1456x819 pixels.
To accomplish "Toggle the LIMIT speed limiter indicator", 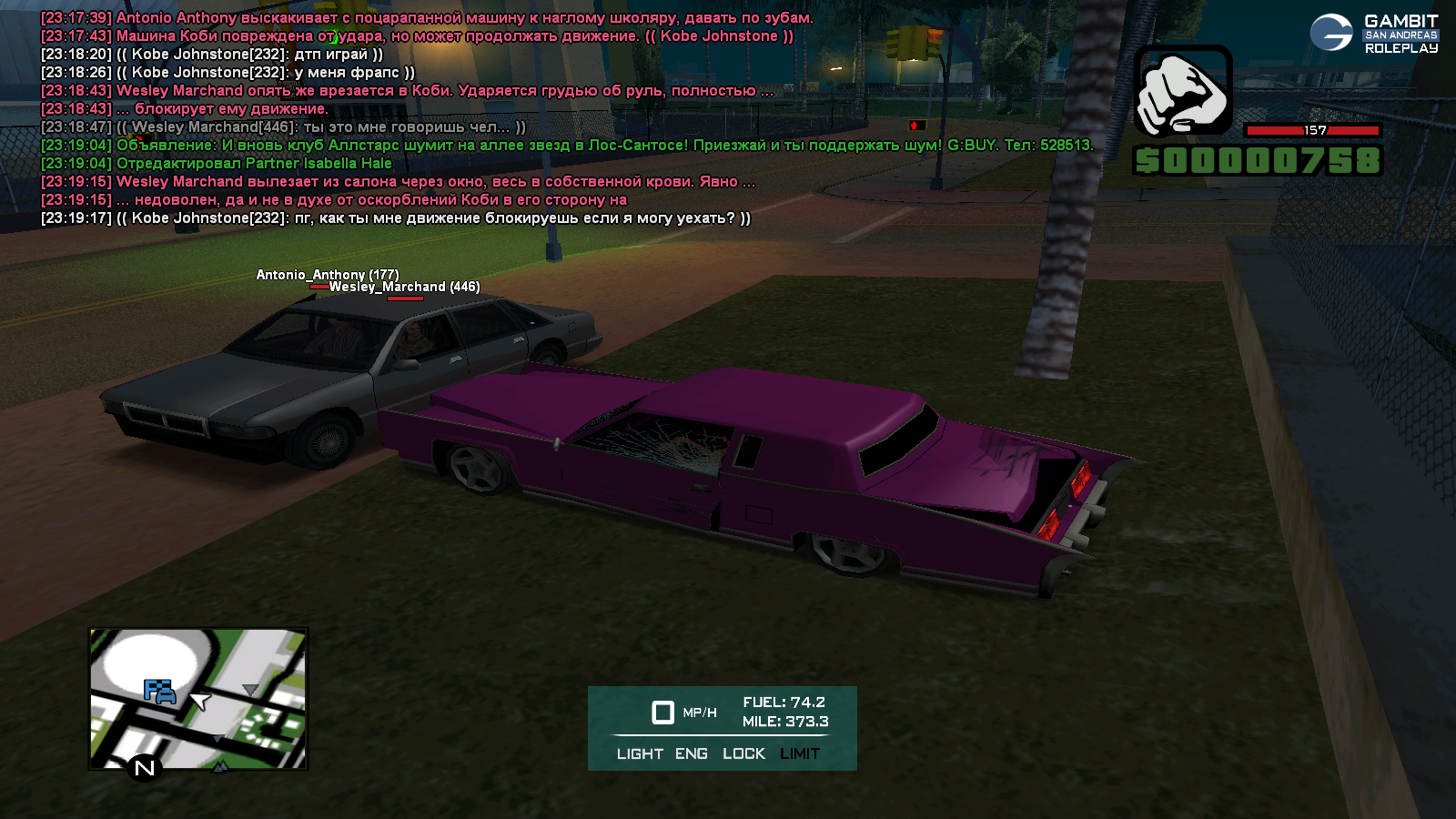I will coord(800,753).
